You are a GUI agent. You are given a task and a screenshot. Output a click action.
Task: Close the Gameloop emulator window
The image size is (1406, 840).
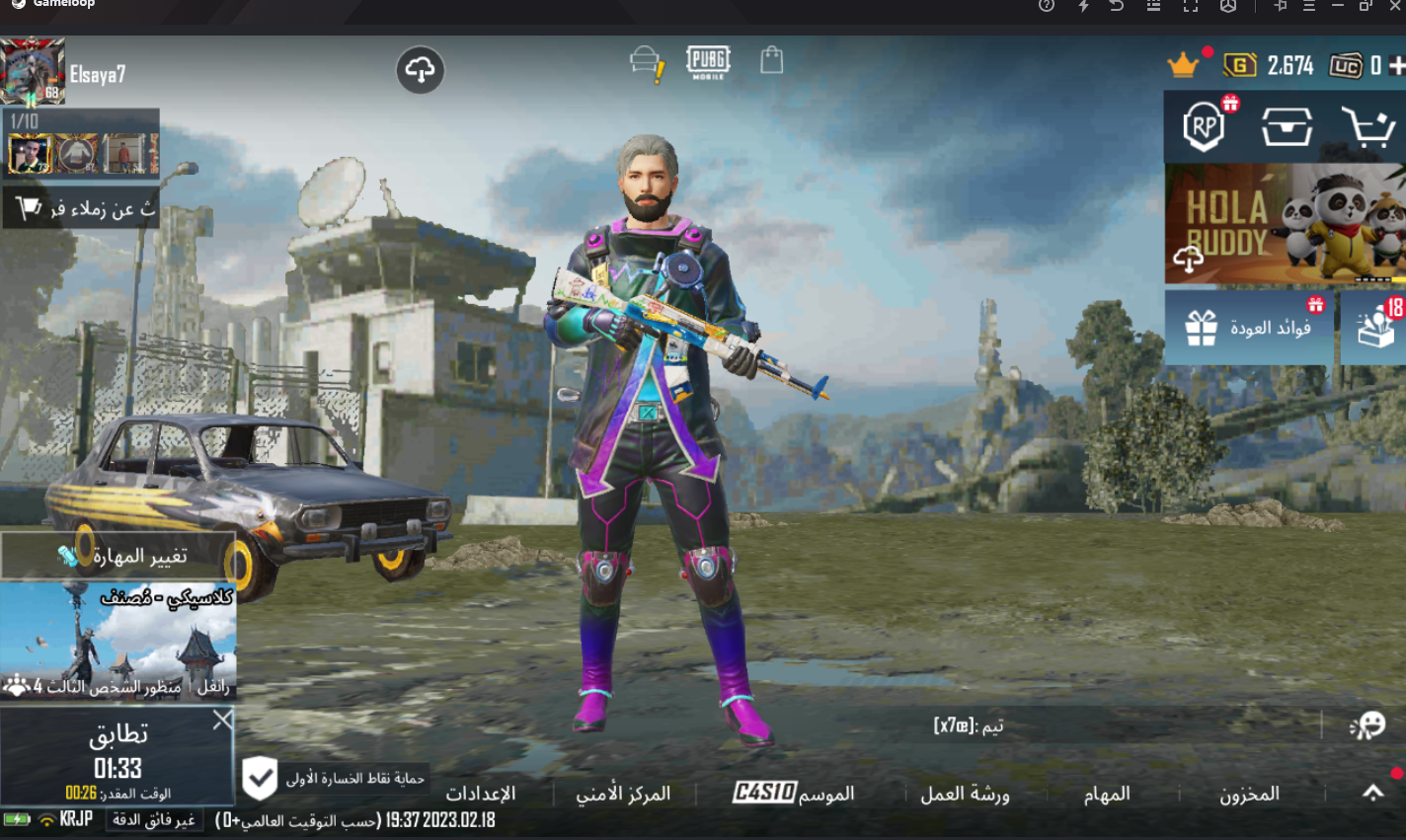coord(1395,6)
